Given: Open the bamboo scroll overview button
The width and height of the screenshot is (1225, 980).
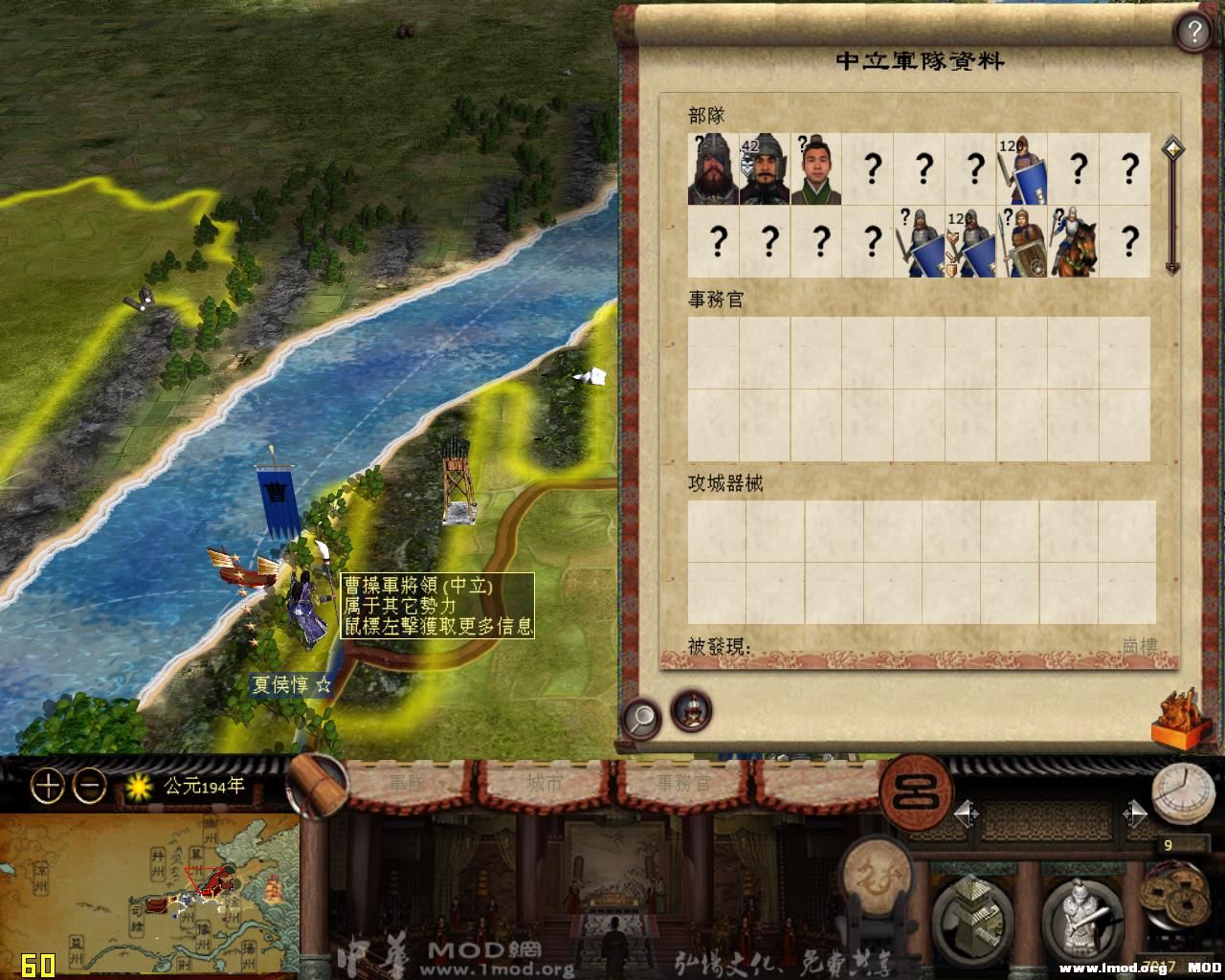Looking at the screenshot, I should [317, 787].
